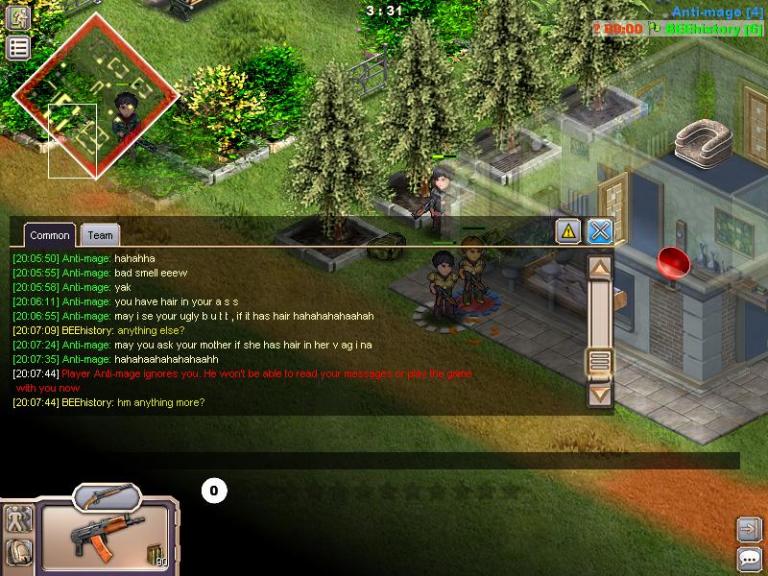Click the arrow send button

[749, 529]
